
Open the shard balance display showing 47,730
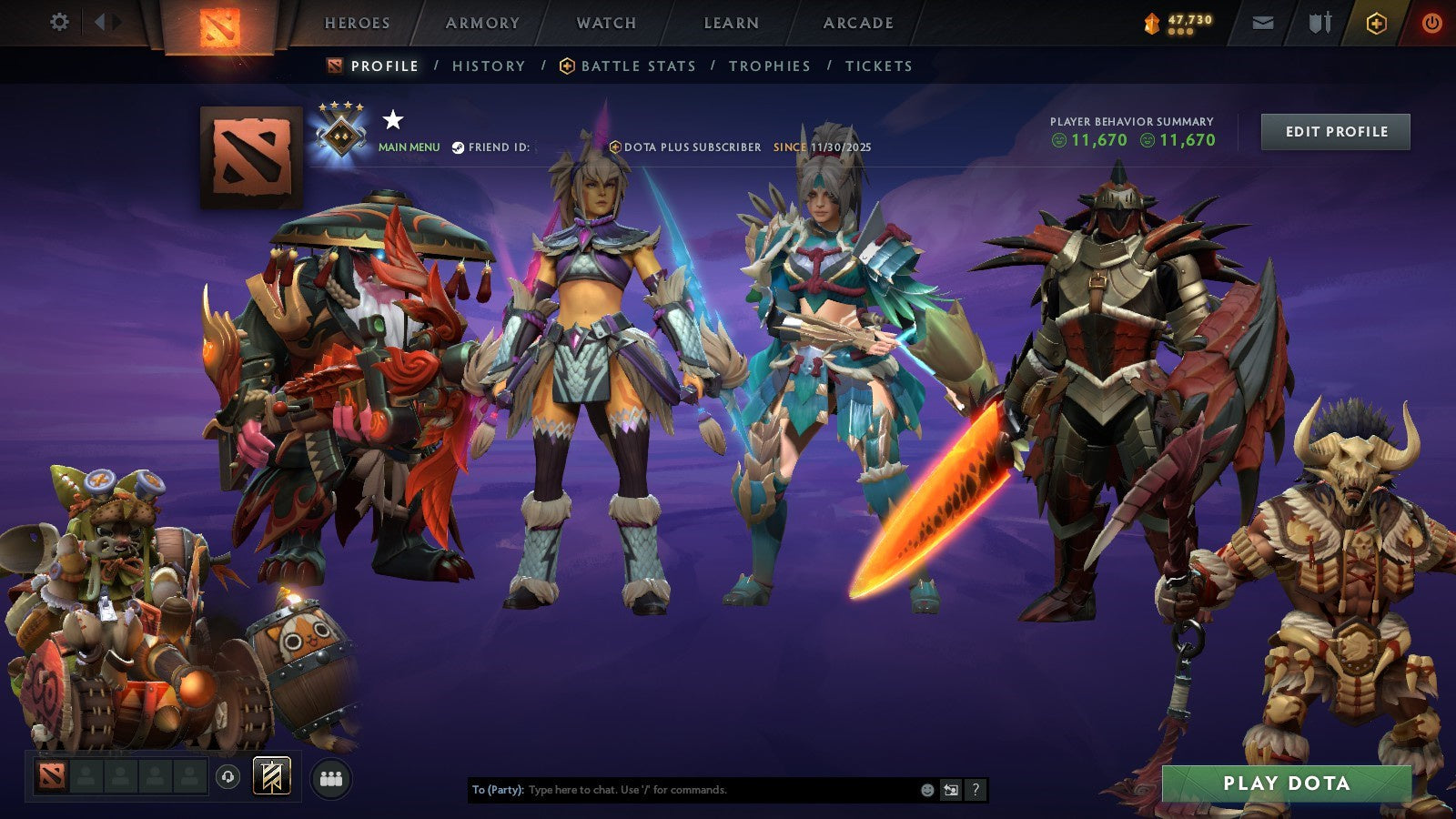tap(1178, 20)
